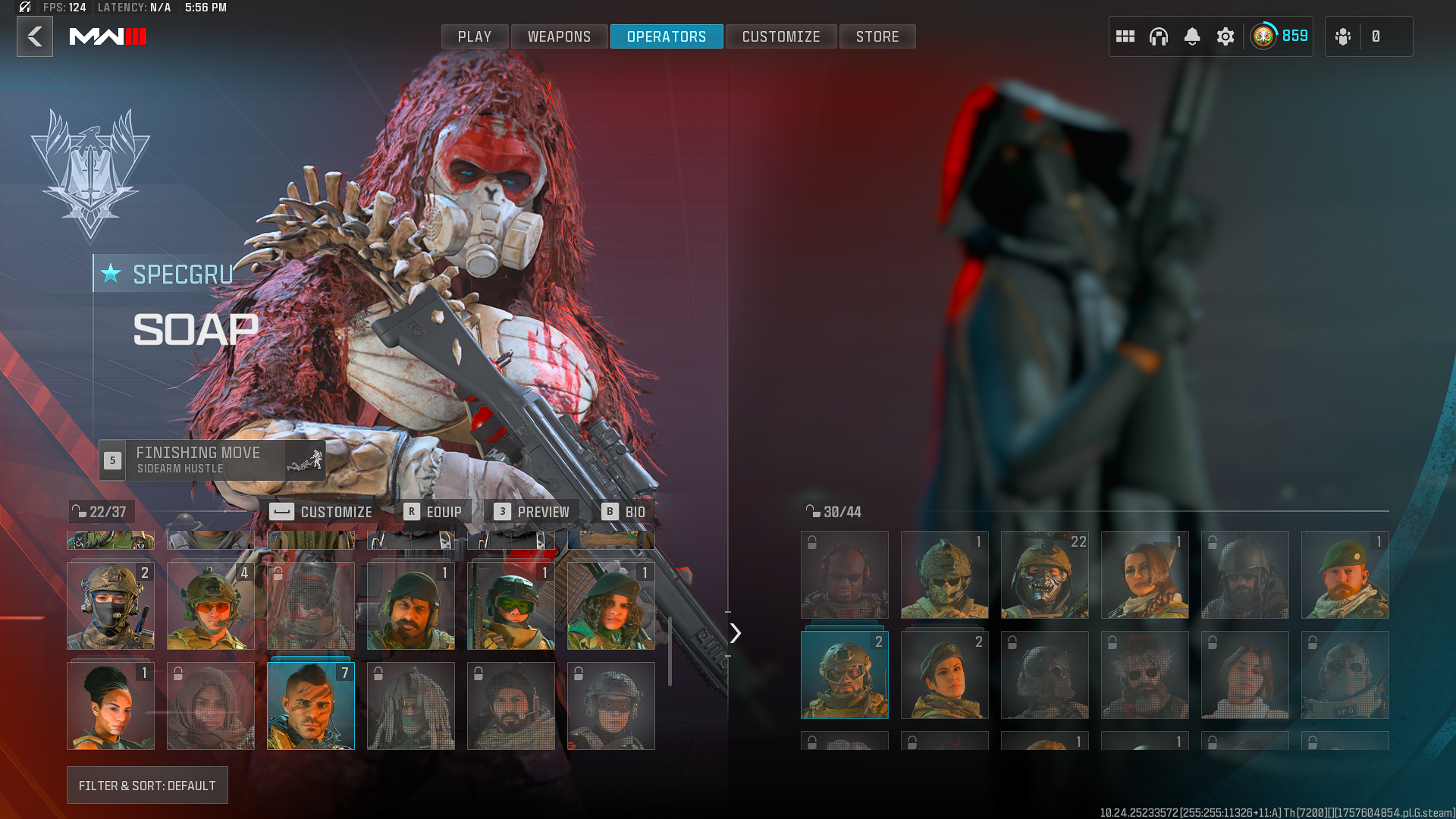The width and height of the screenshot is (1456, 819).
Task: Select the highlighted Soap operator portrait
Action: (311, 706)
